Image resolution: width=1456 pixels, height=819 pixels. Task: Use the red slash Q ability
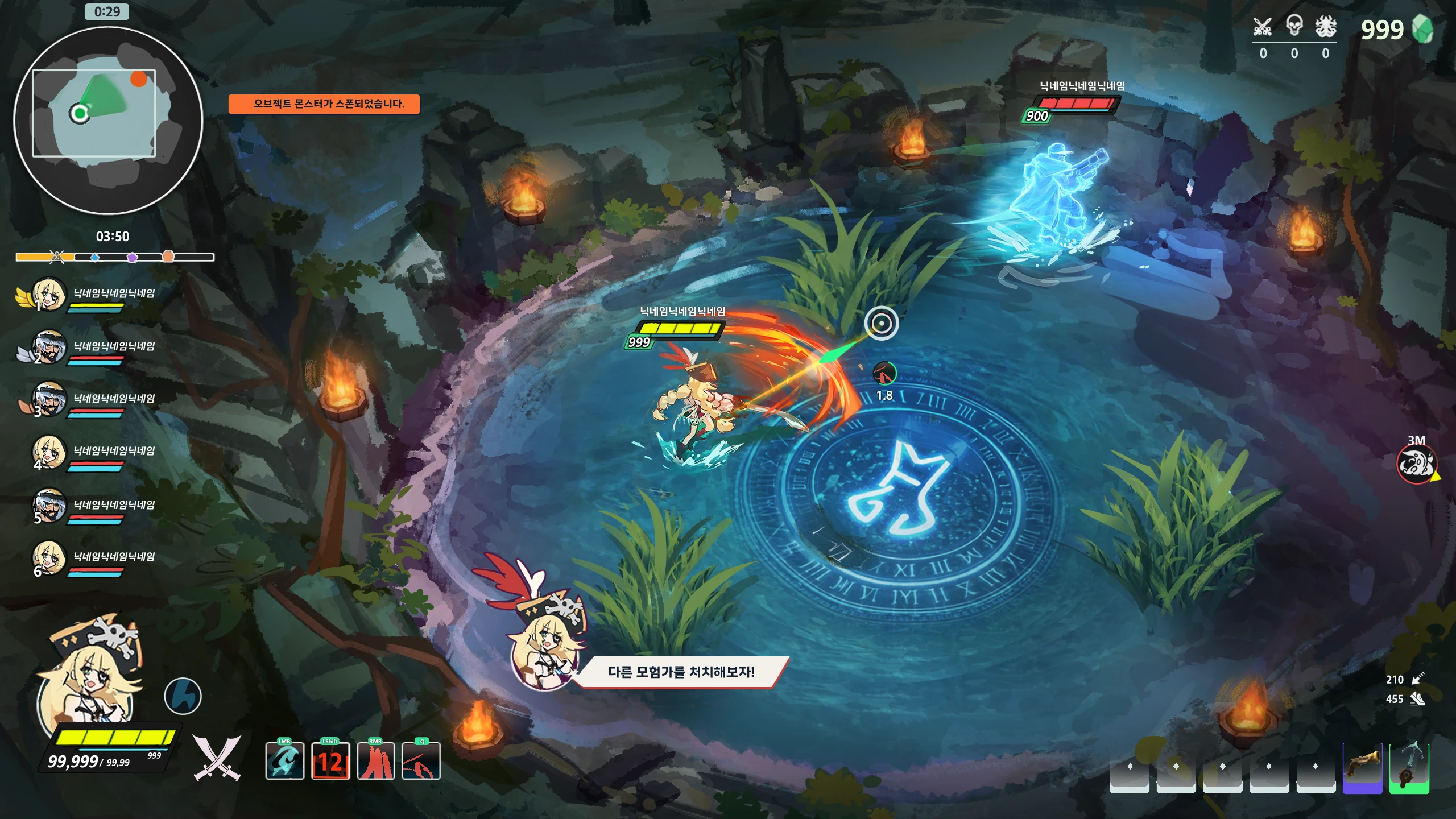(421, 761)
